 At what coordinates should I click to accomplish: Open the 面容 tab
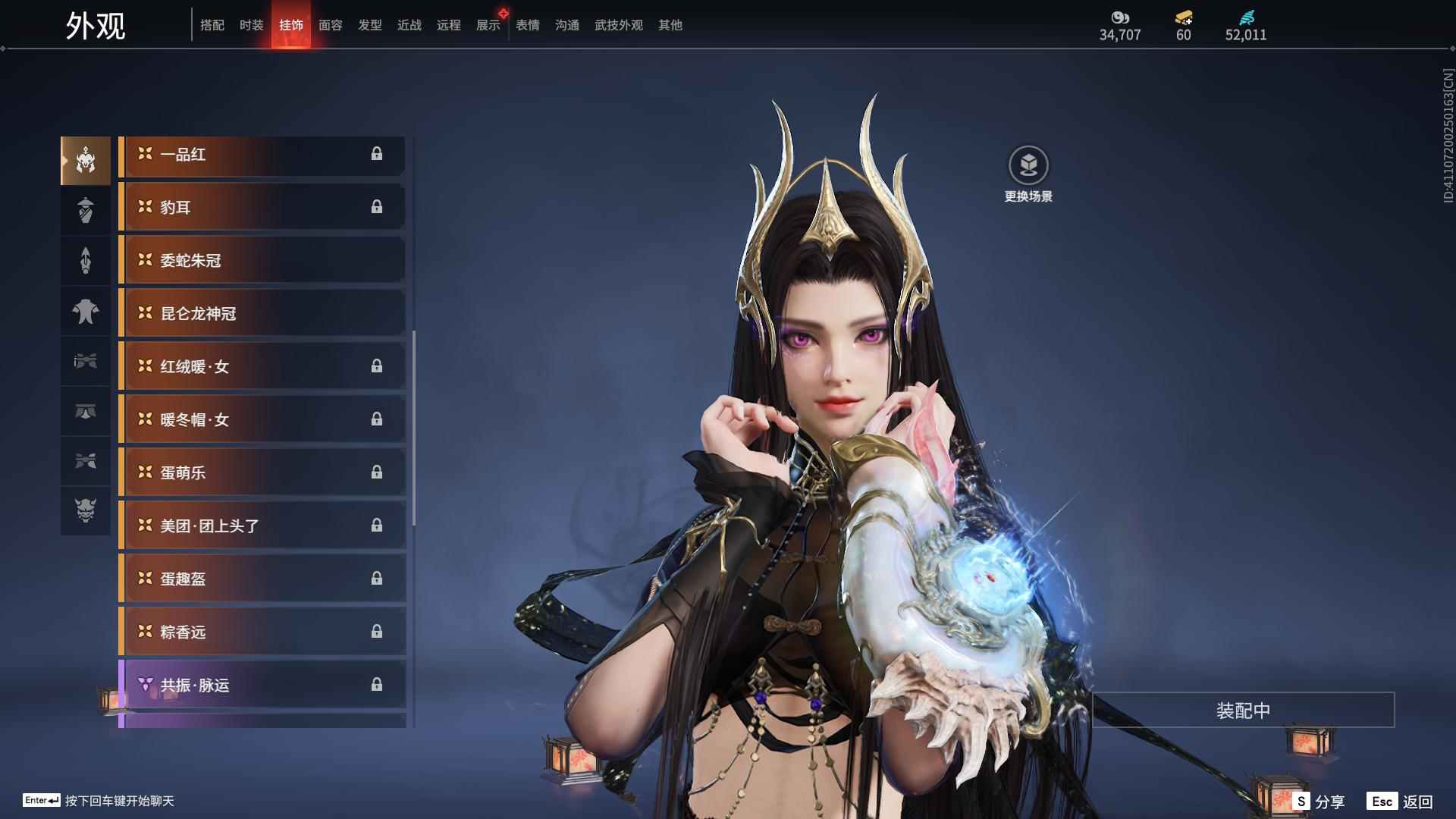(x=330, y=25)
